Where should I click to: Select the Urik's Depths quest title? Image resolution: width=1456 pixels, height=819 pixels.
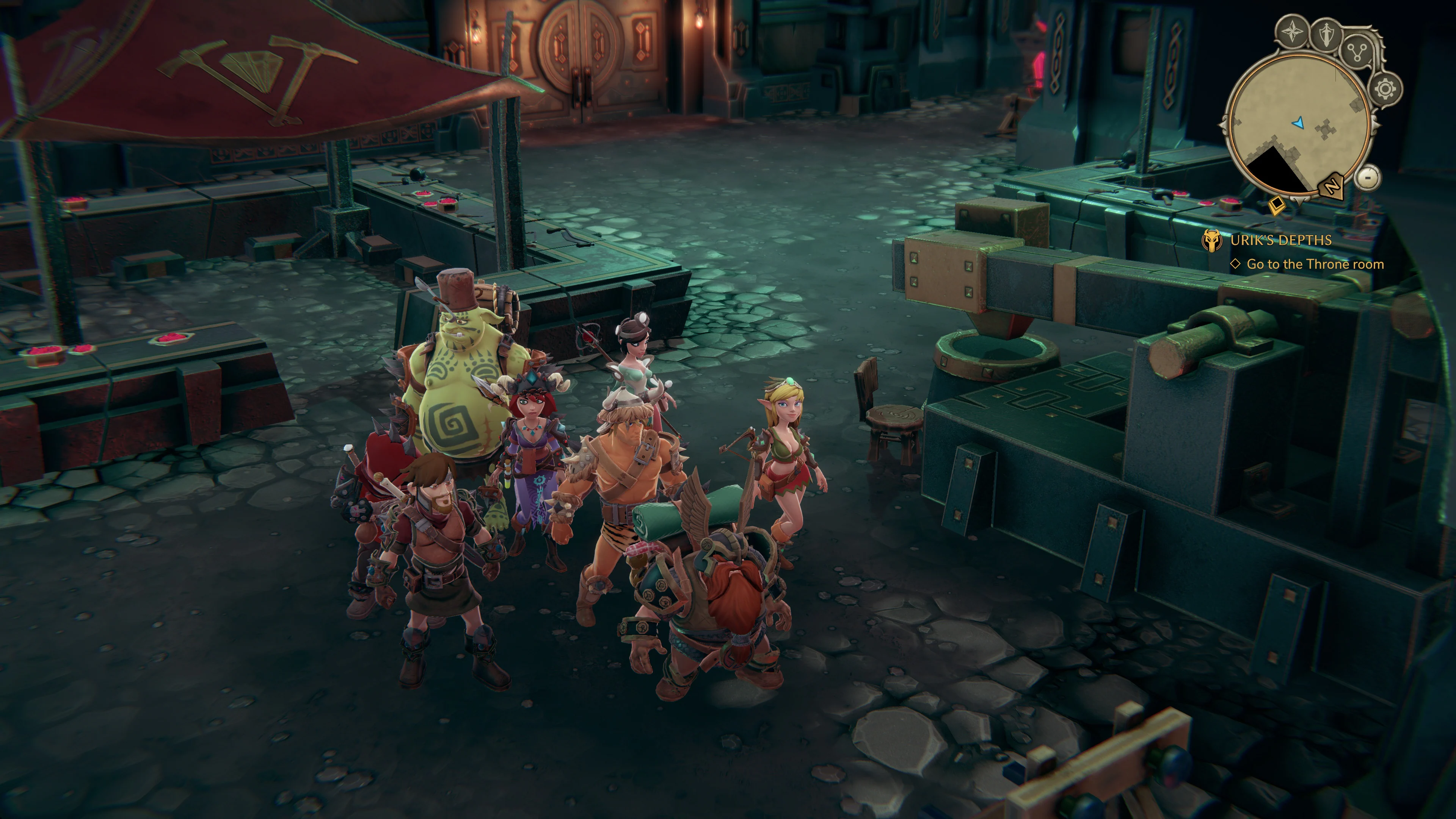[1280, 240]
